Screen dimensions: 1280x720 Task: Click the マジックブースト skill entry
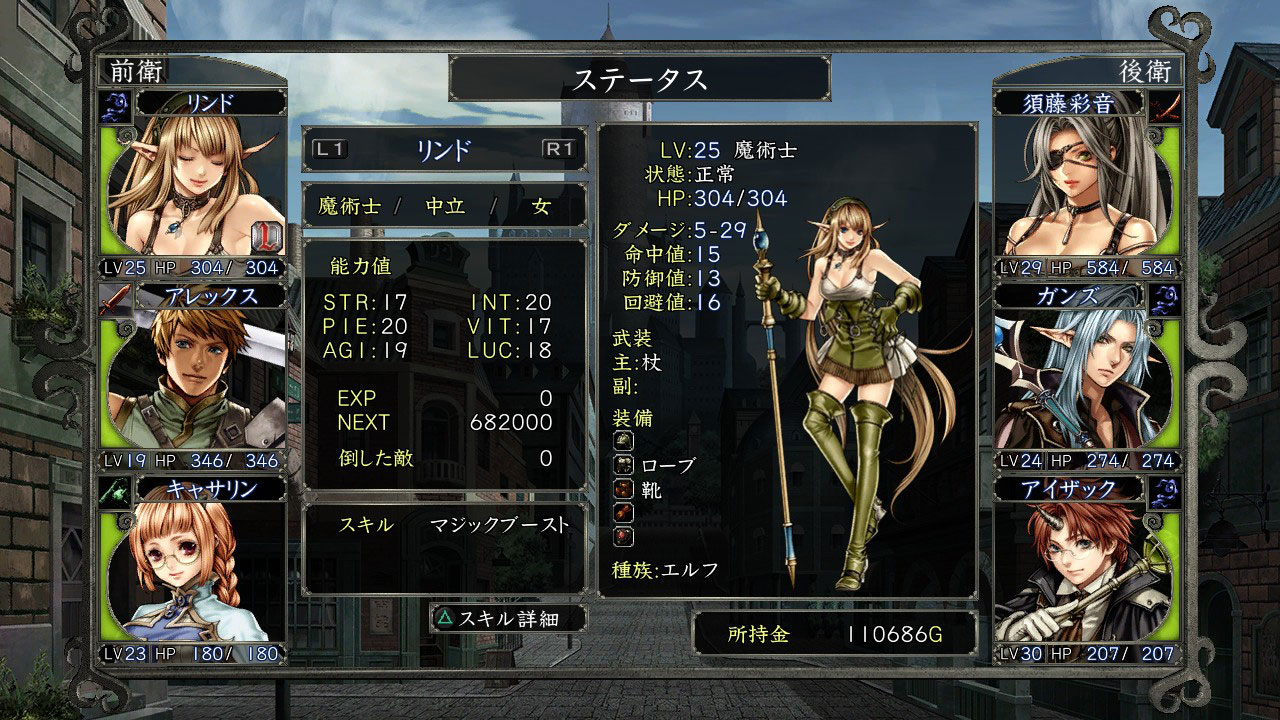point(499,525)
